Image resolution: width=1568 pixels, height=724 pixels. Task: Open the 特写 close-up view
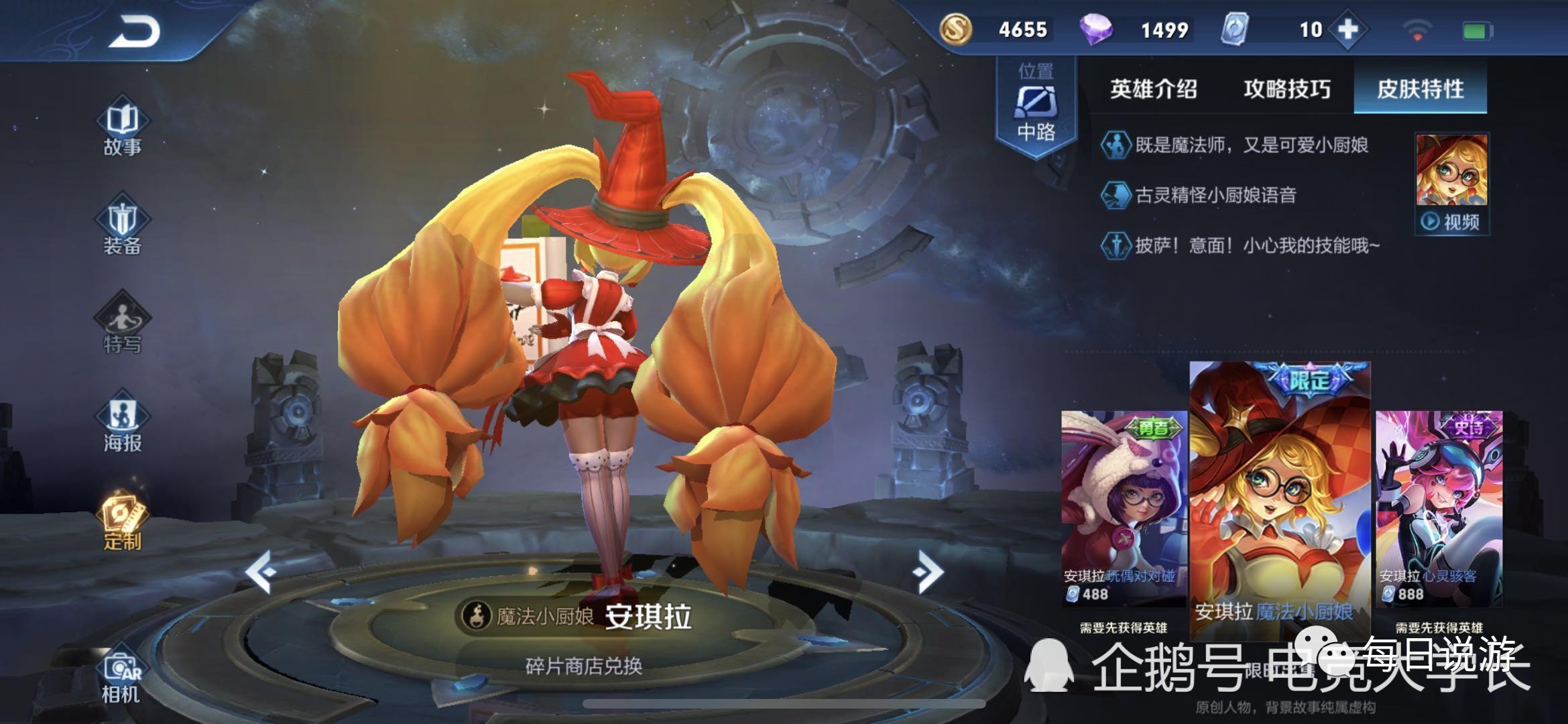[123, 326]
